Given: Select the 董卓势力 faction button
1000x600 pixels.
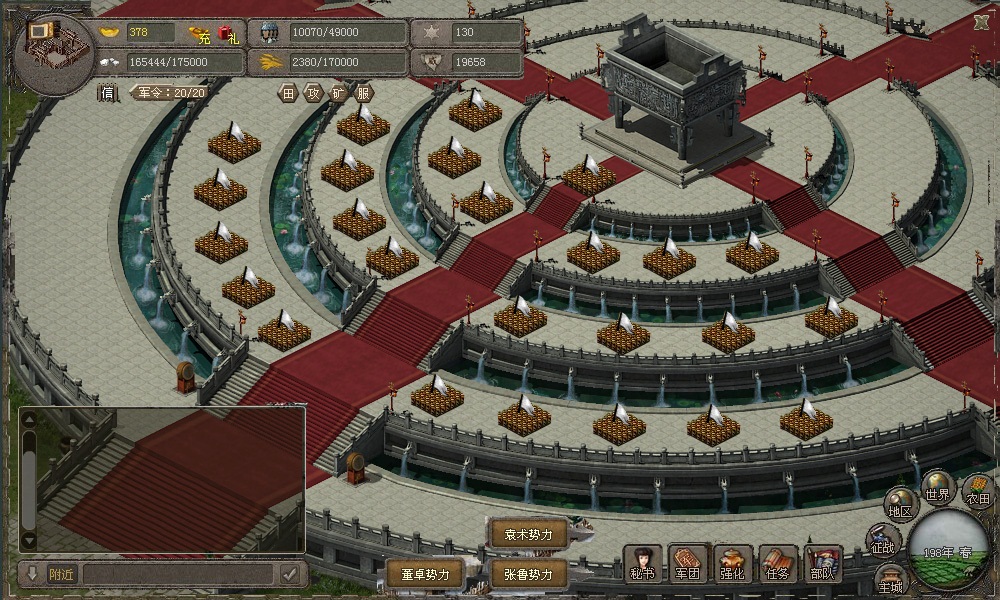Looking at the screenshot, I should (426, 574).
